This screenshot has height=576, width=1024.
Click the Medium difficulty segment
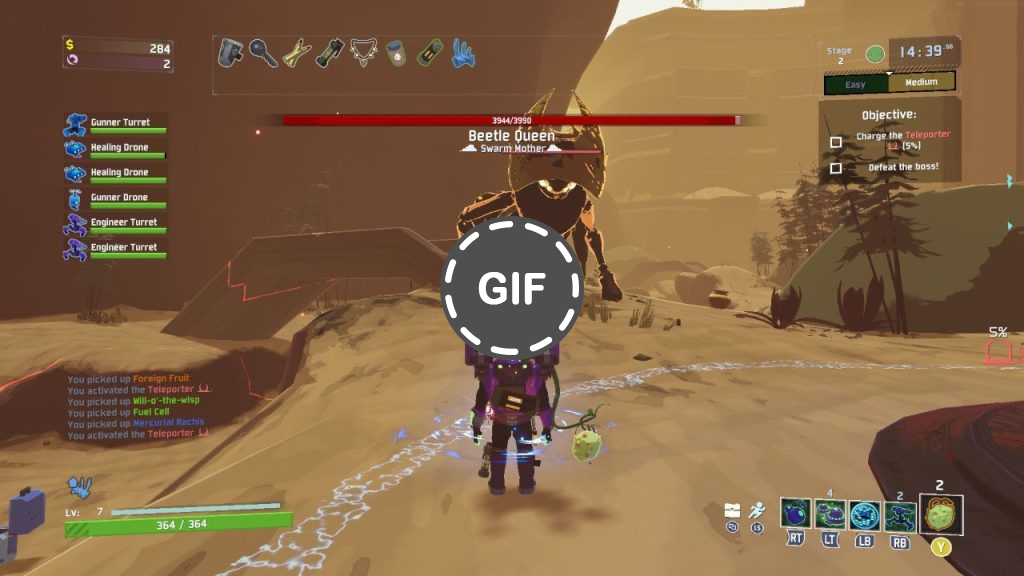click(920, 83)
